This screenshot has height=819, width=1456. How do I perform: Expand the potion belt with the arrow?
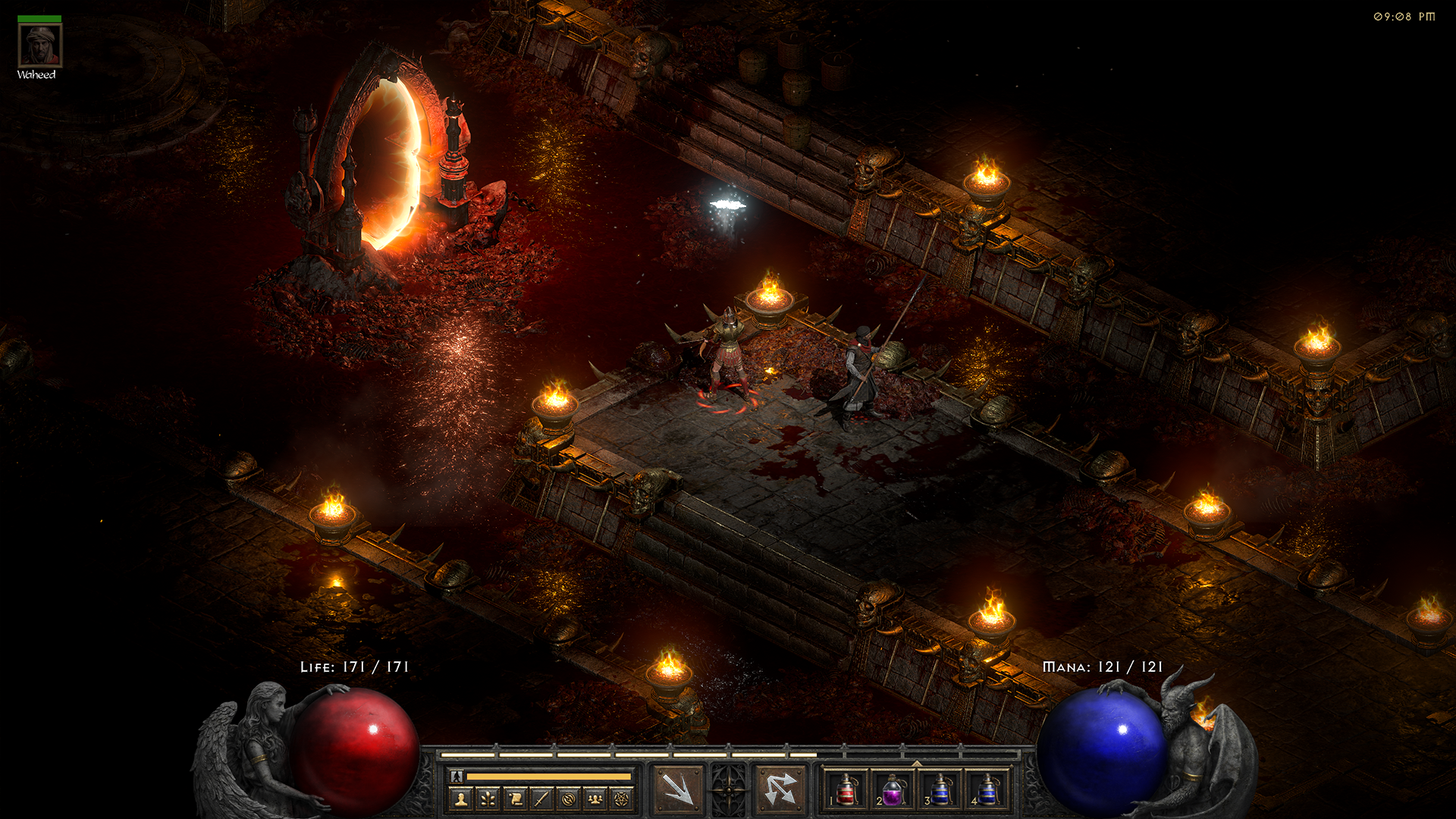click(917, 763)
